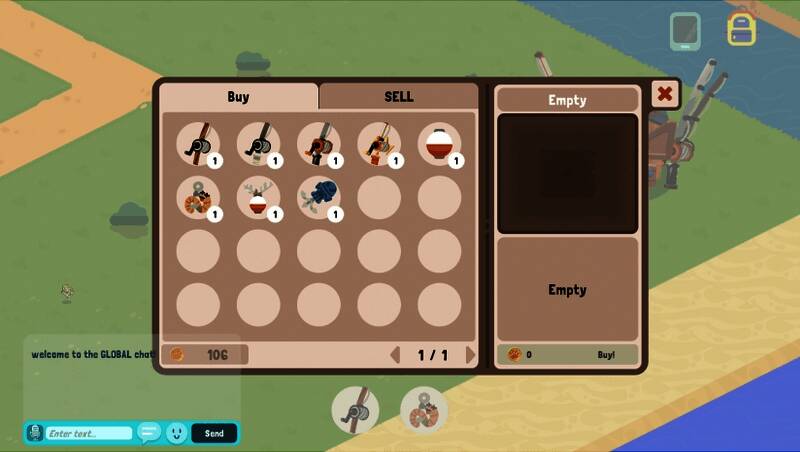800x452 pixels.
Task: Open the emoji smiley picker
Action: pos(176,433)
